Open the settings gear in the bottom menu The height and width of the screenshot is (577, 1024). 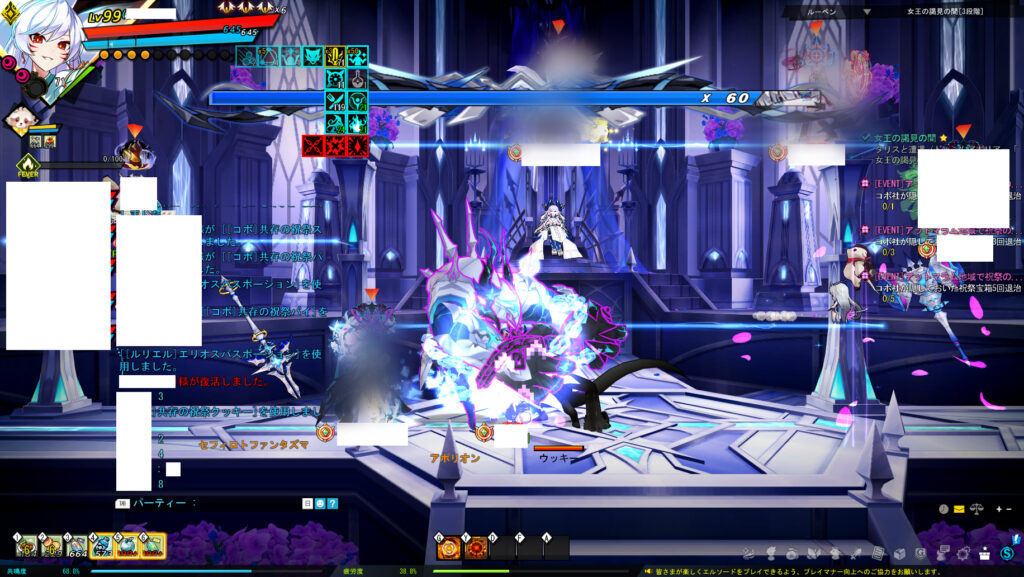coord(963,553)
